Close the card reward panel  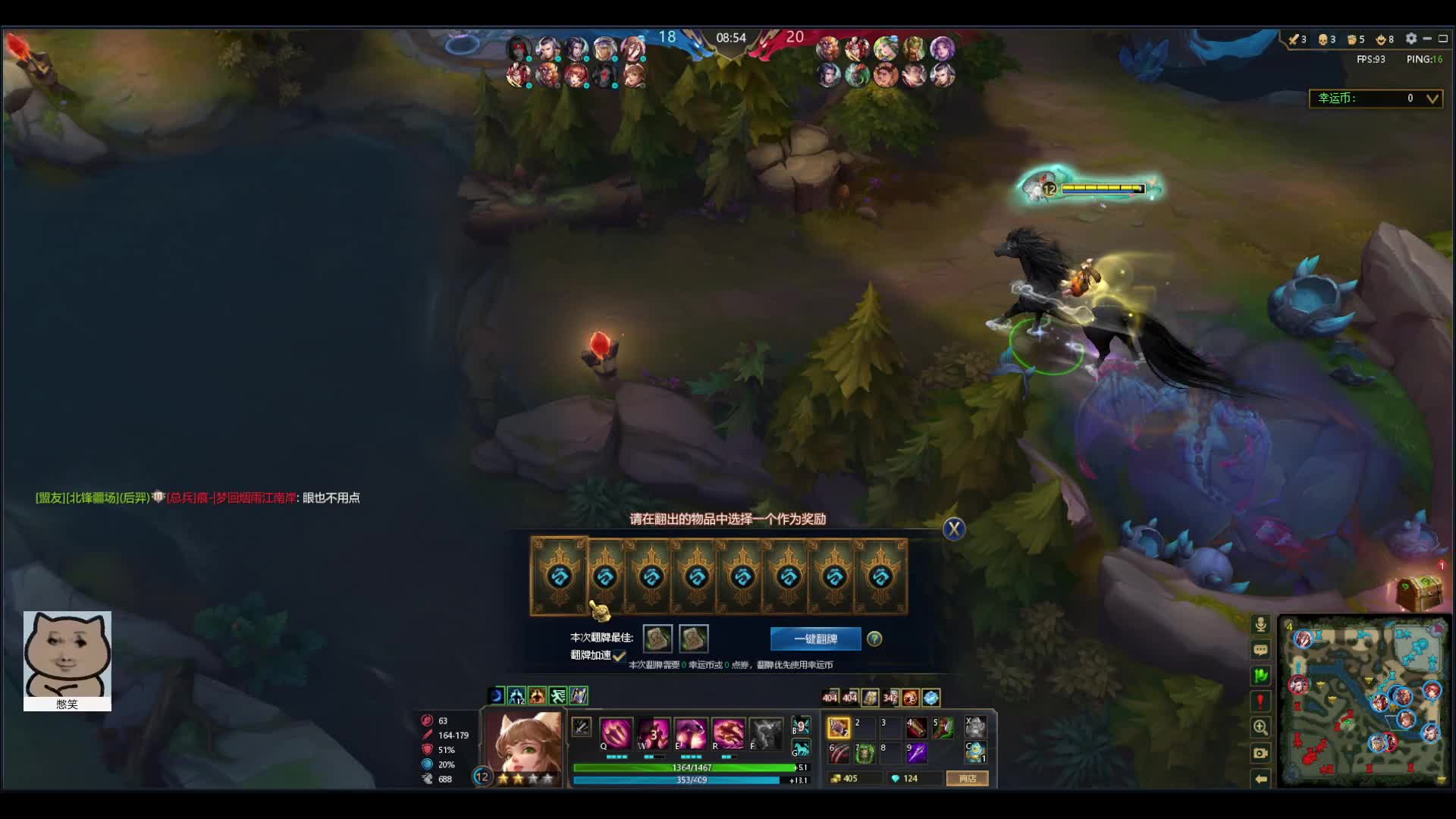(953, 529)
